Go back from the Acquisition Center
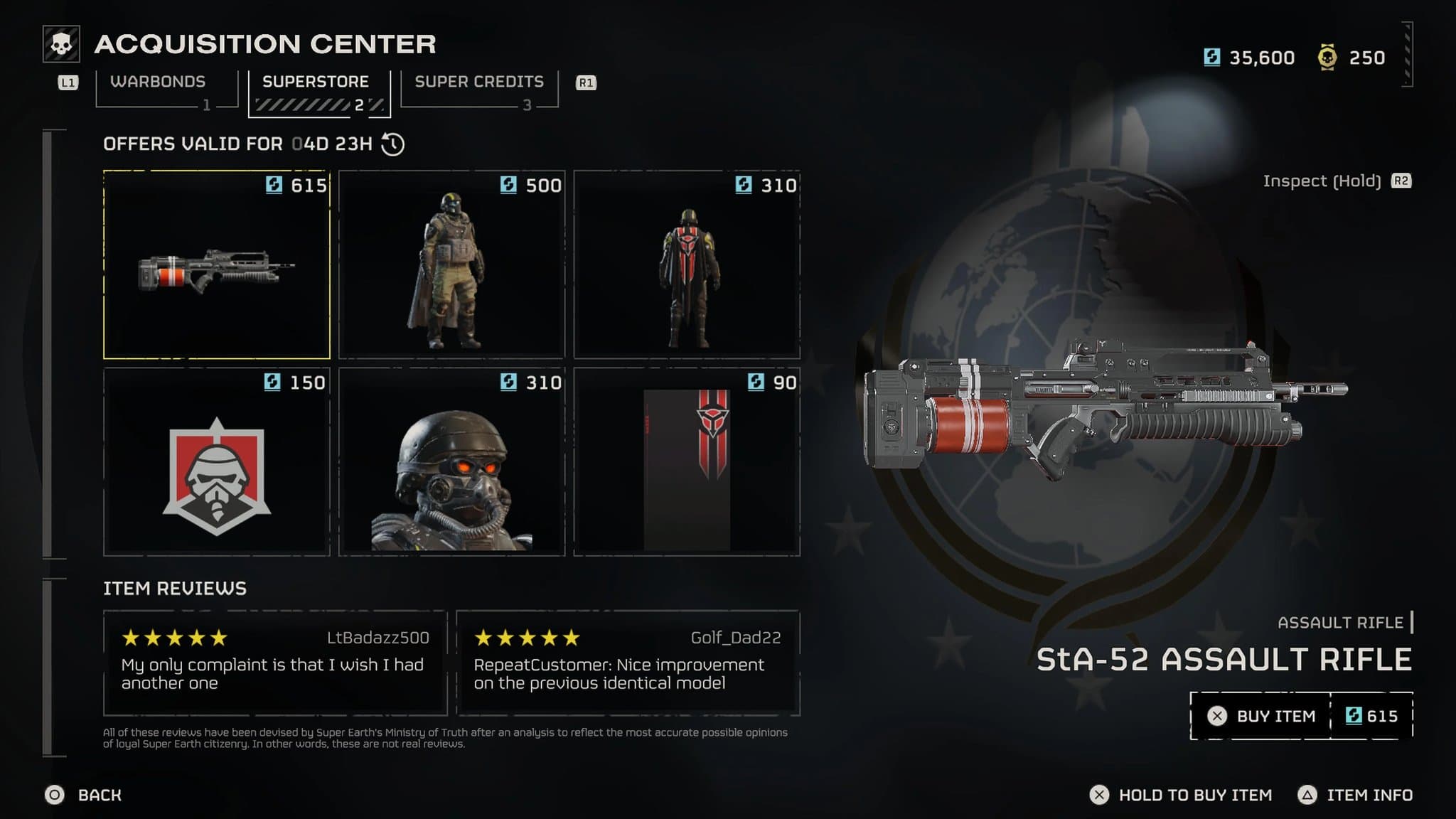1456x819 pixels. coord(84,795)
